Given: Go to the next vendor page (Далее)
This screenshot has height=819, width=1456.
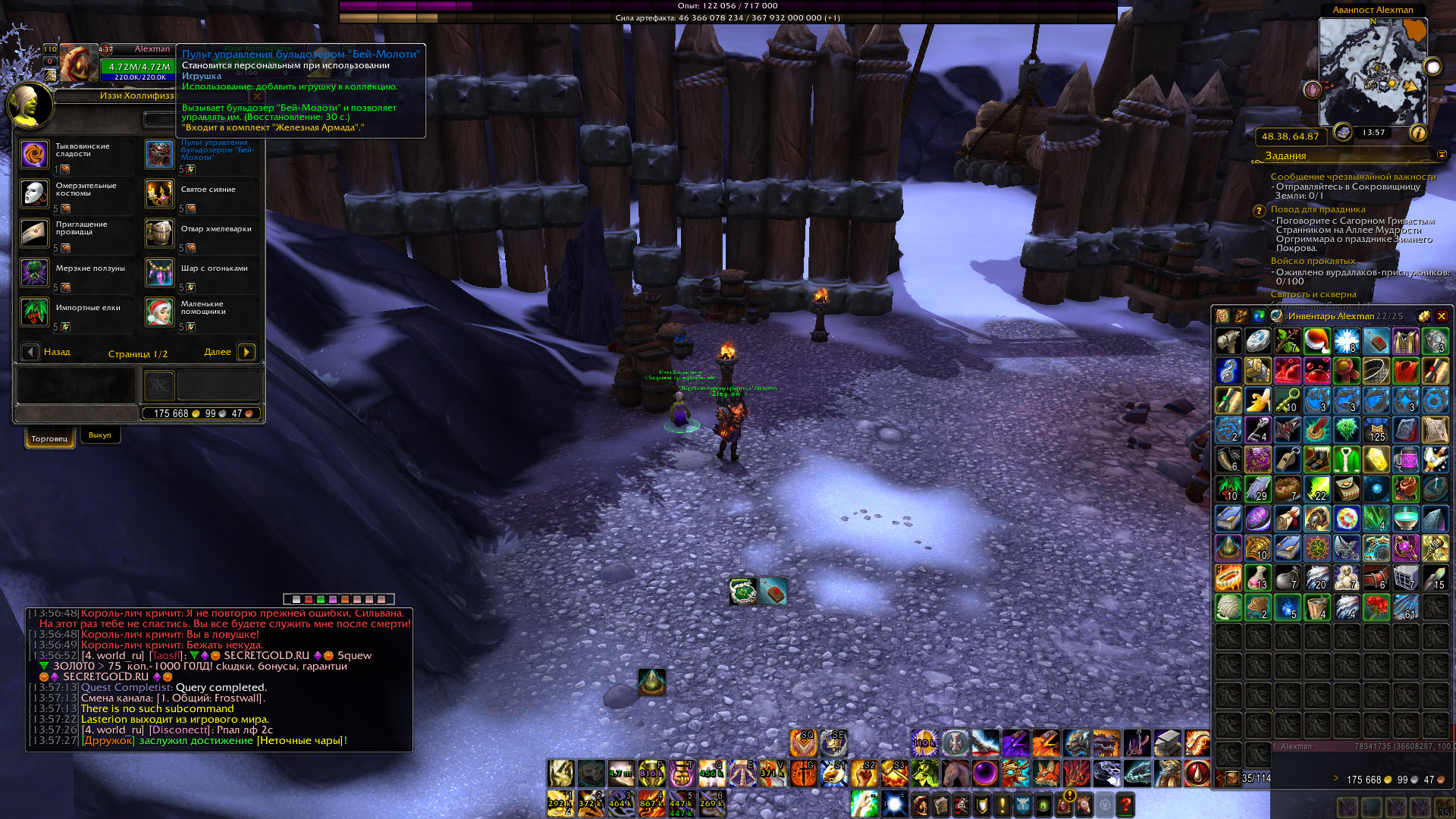Looking at the screenshot, I should coord(246,352).
